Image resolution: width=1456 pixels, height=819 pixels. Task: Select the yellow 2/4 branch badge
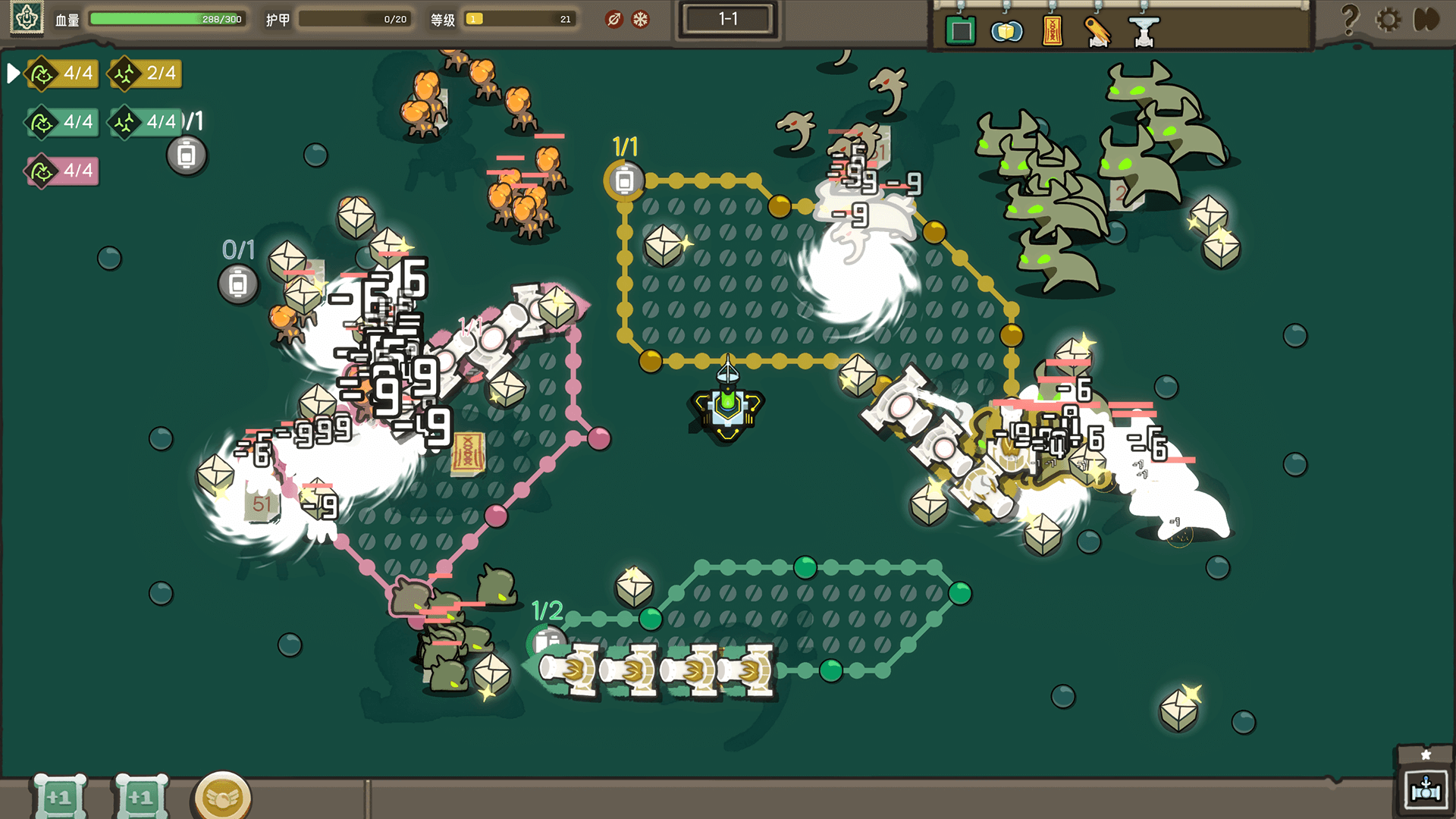[146, 74]
